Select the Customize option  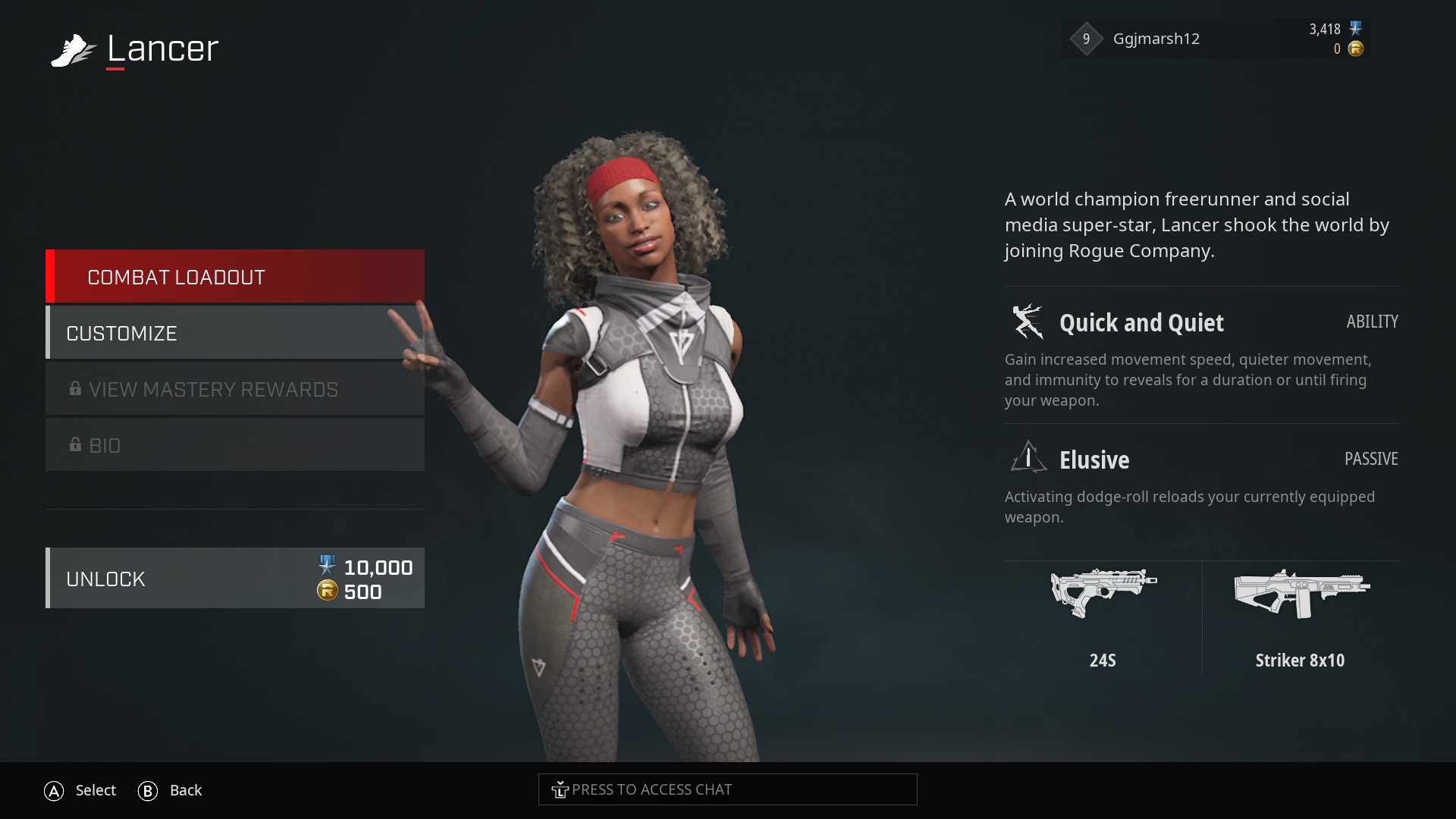tap(235, 333)
